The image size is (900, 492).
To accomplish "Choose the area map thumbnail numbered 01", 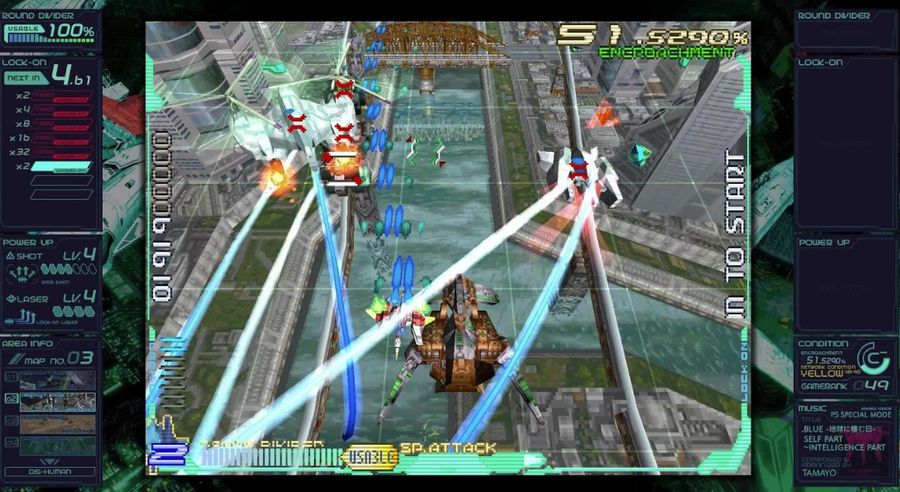I will [x=57, y=380].
